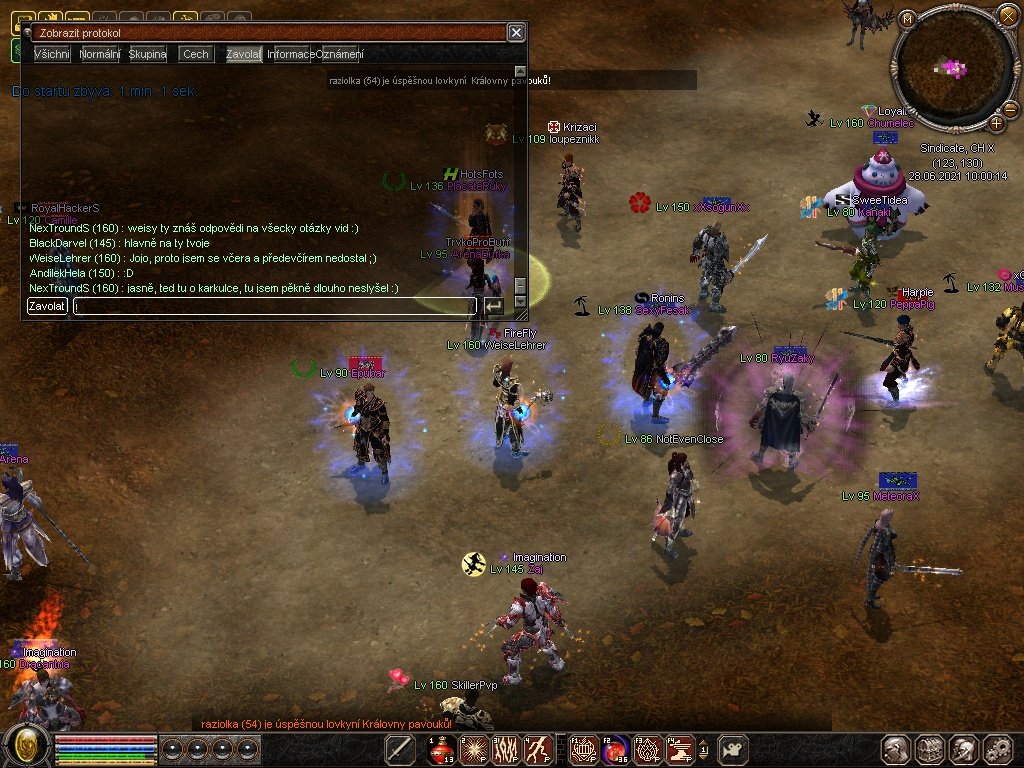Show the Cech chat tab
Image resolution: width=1024 pixels, height=768 pixels.
click(196, 54)
